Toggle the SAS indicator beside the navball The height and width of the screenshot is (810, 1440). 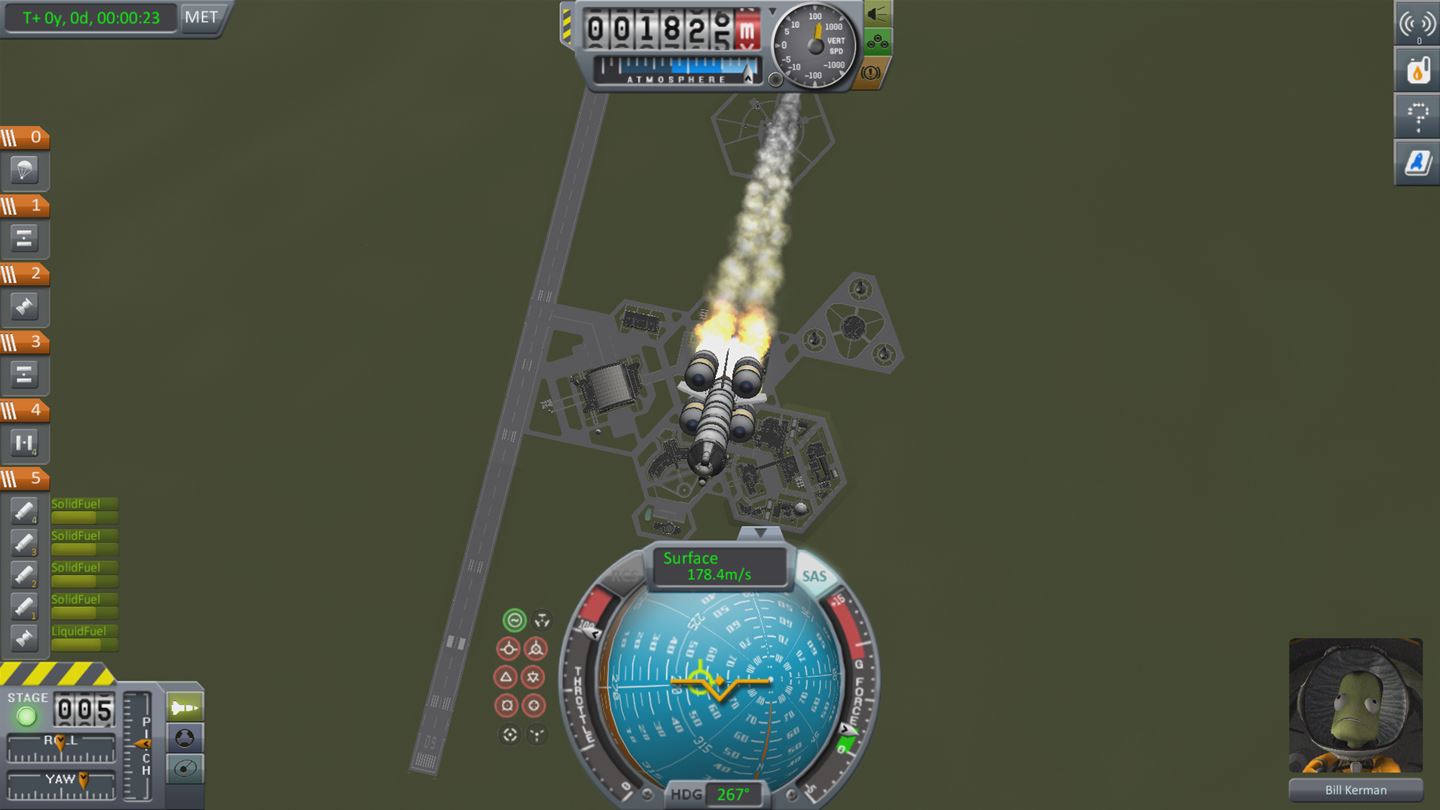(815, 573)
